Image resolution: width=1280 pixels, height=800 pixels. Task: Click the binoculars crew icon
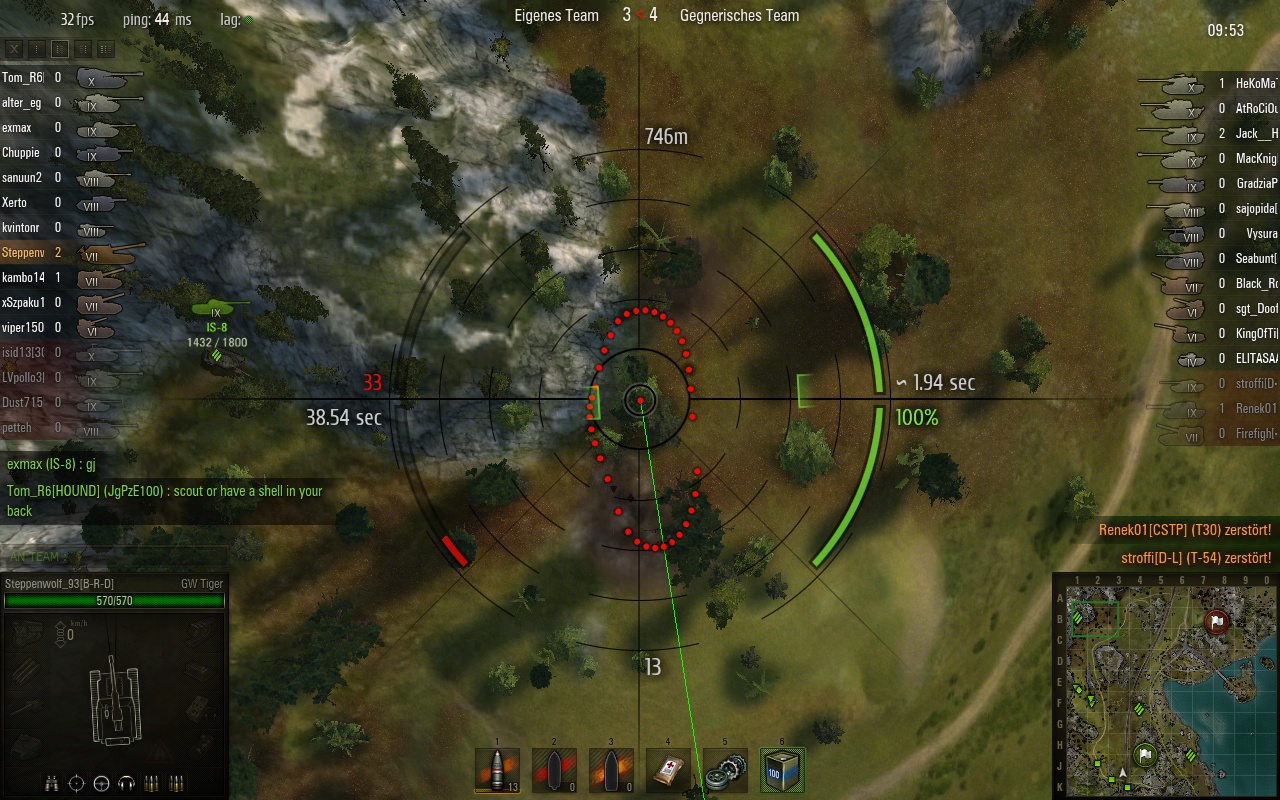click(51, 783)
